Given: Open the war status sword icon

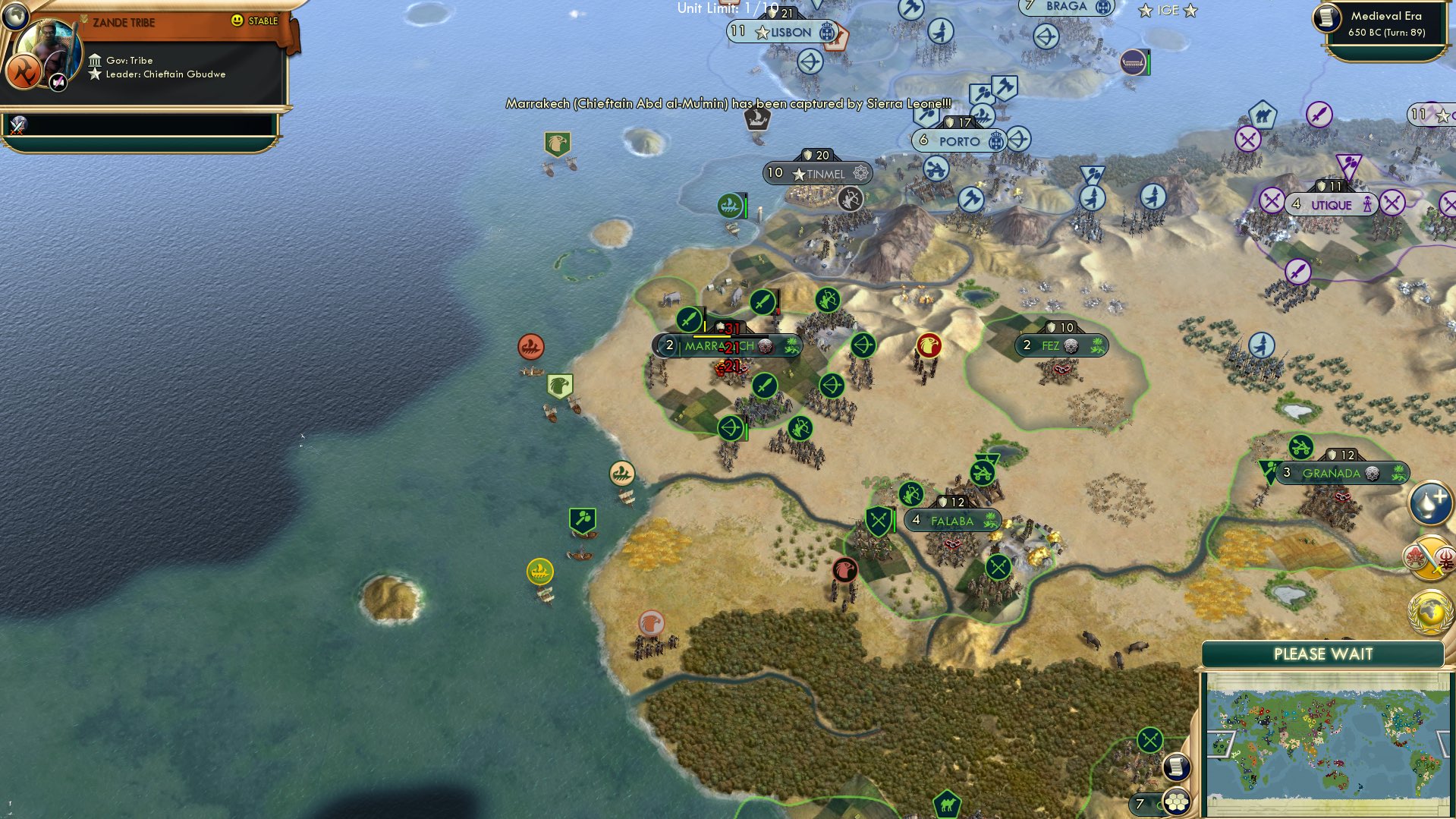Looking at the screenshot, I should point(1429,556).
